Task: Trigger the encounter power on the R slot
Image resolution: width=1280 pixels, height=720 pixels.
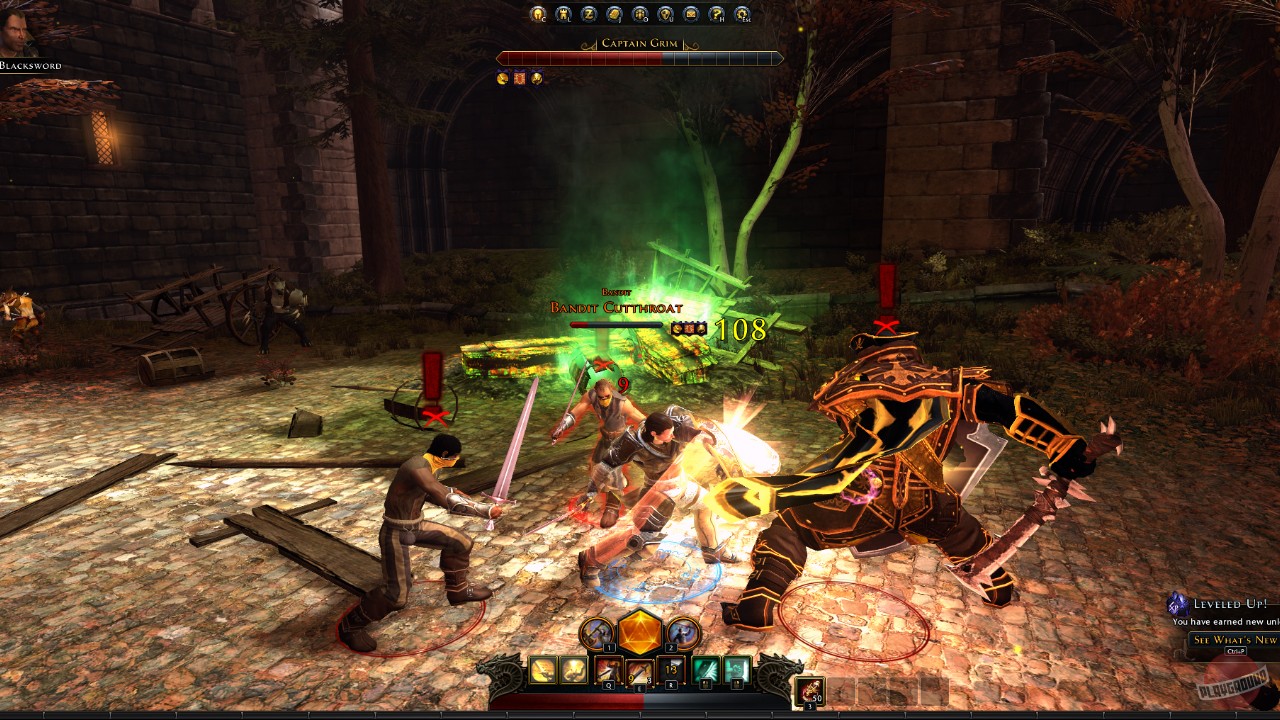Action: click(672, 670)
